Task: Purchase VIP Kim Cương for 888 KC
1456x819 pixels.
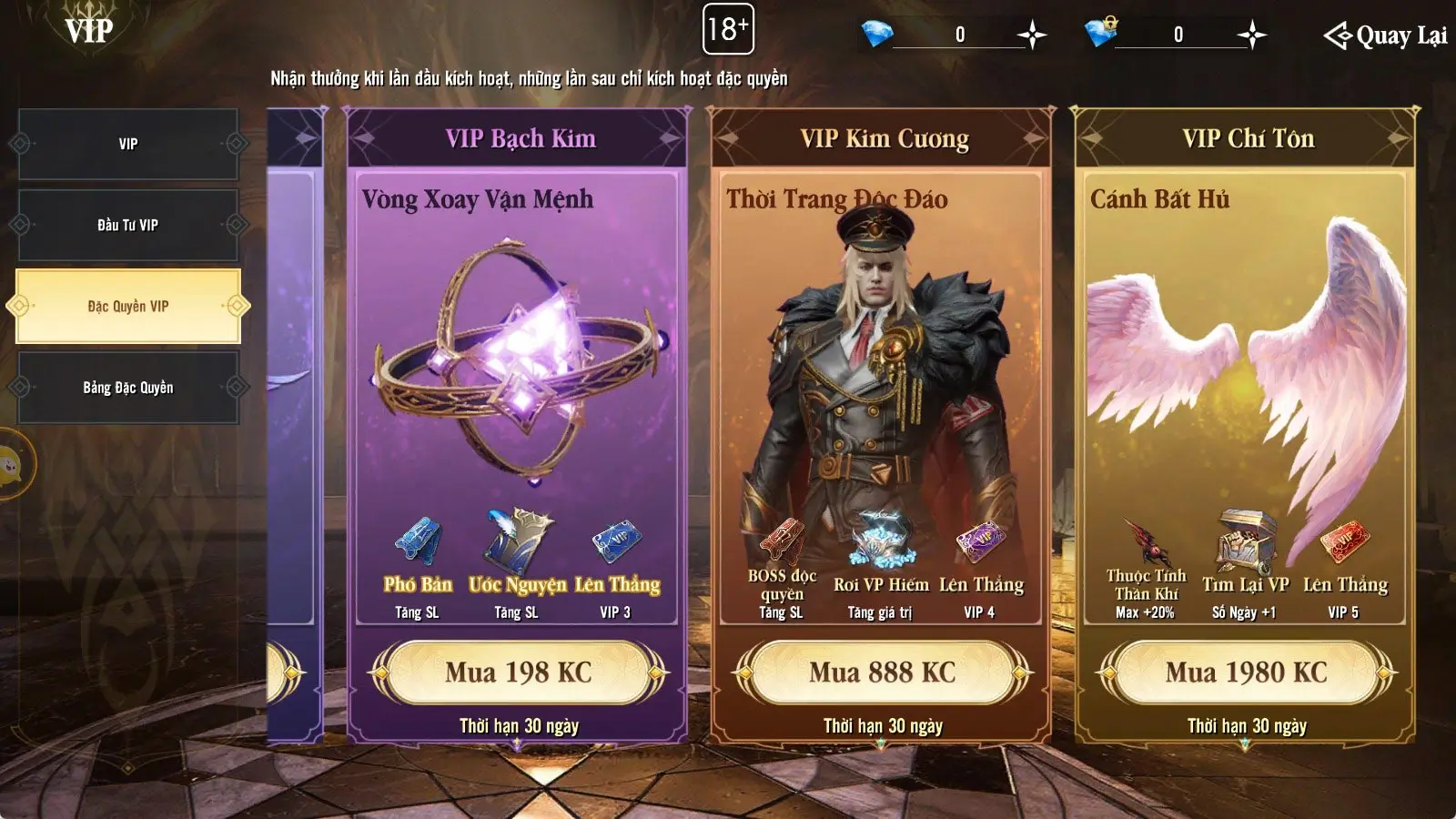Action: click(x=882, y=672)
